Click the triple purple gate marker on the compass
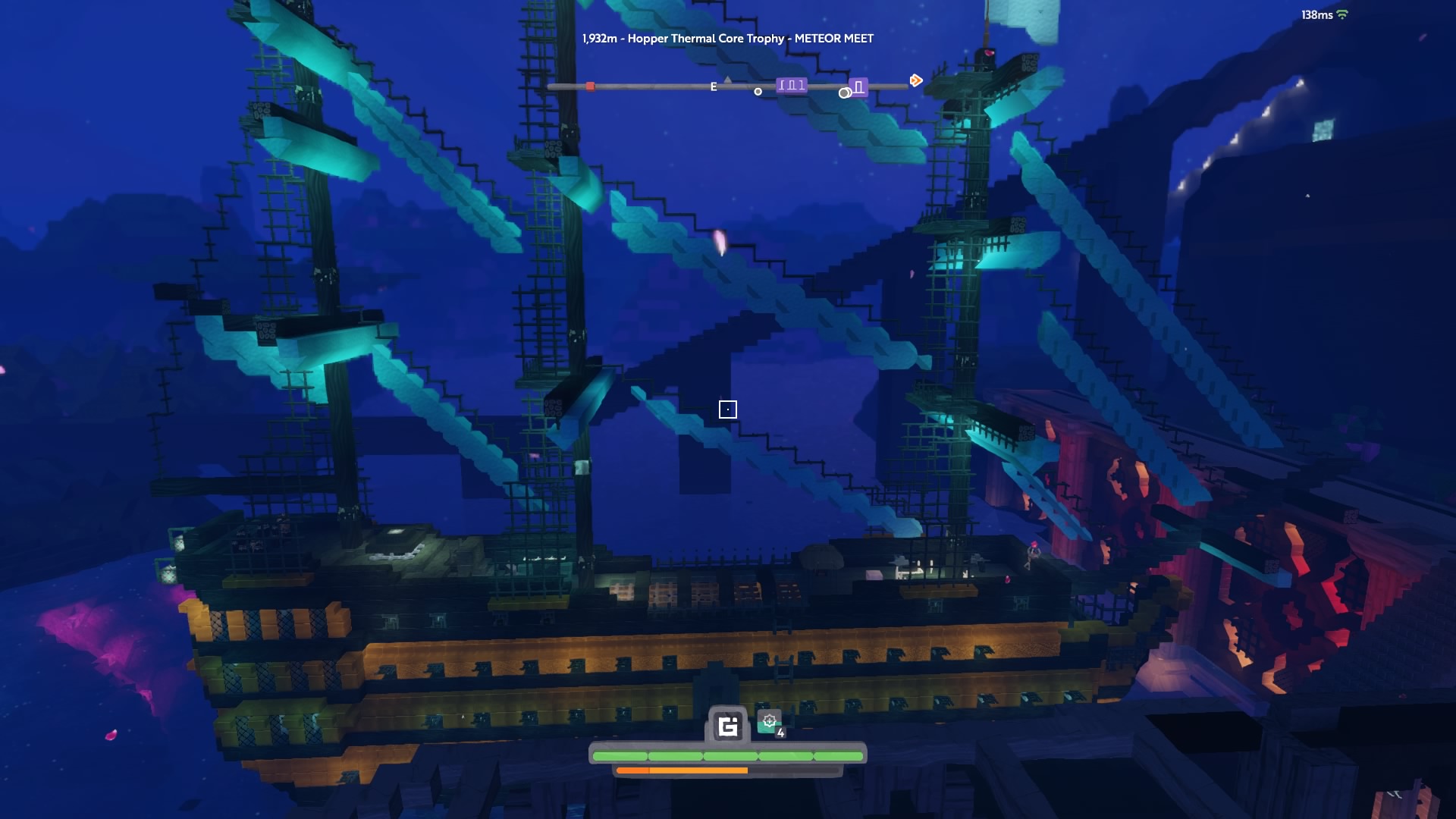1456x819 pixels. pos(791,86)
